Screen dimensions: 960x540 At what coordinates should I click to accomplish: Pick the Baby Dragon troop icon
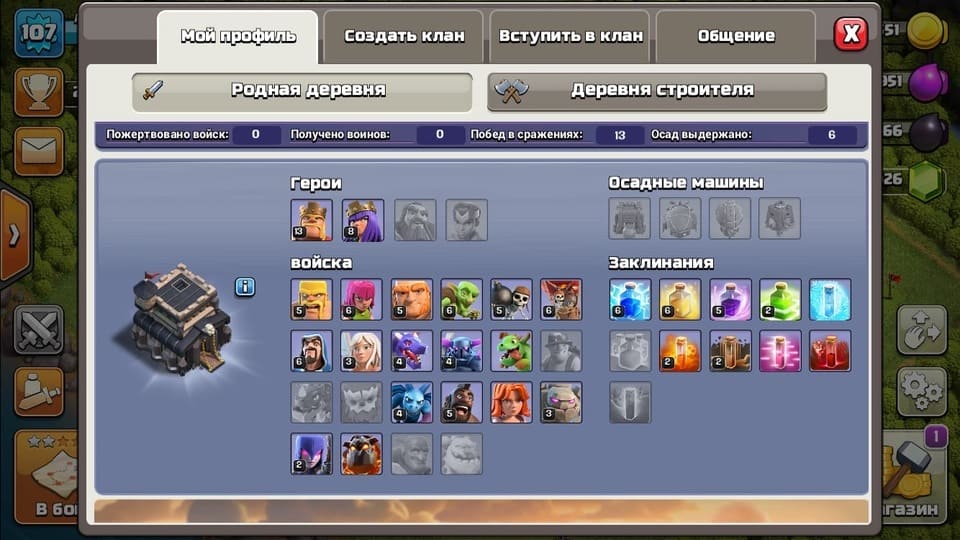click(x=511, y=351)
